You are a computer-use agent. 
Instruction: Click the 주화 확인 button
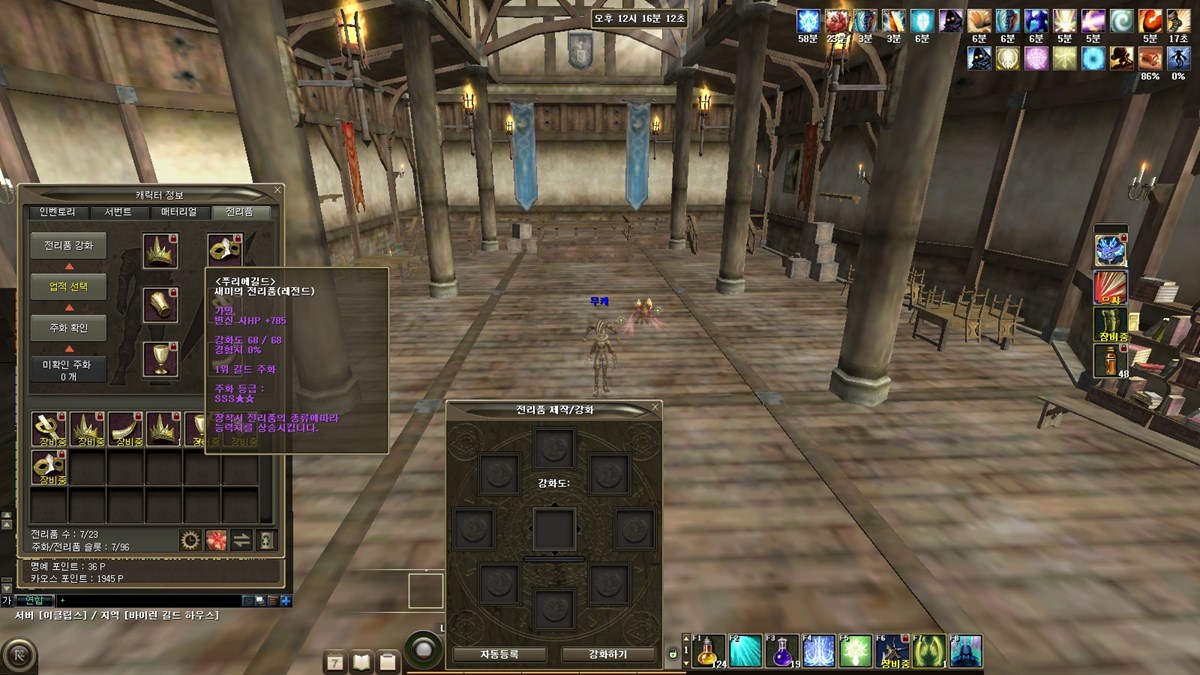(67, 327)
